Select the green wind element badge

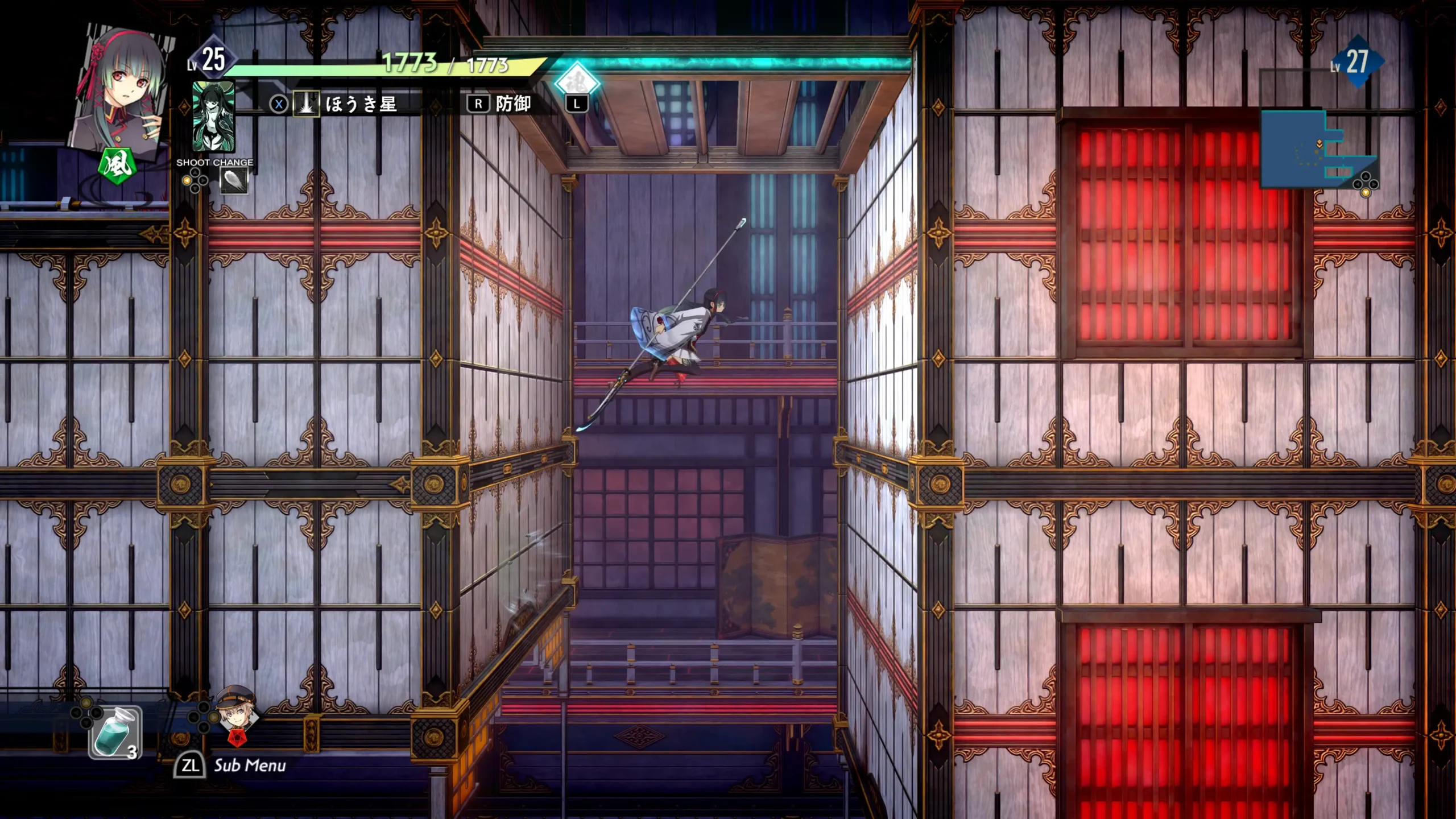click(117, 166)
